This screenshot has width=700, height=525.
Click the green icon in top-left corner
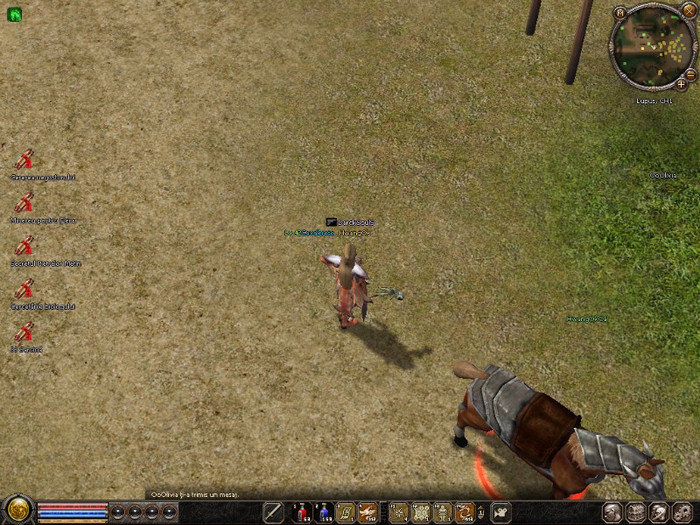(x=15, y=15)
